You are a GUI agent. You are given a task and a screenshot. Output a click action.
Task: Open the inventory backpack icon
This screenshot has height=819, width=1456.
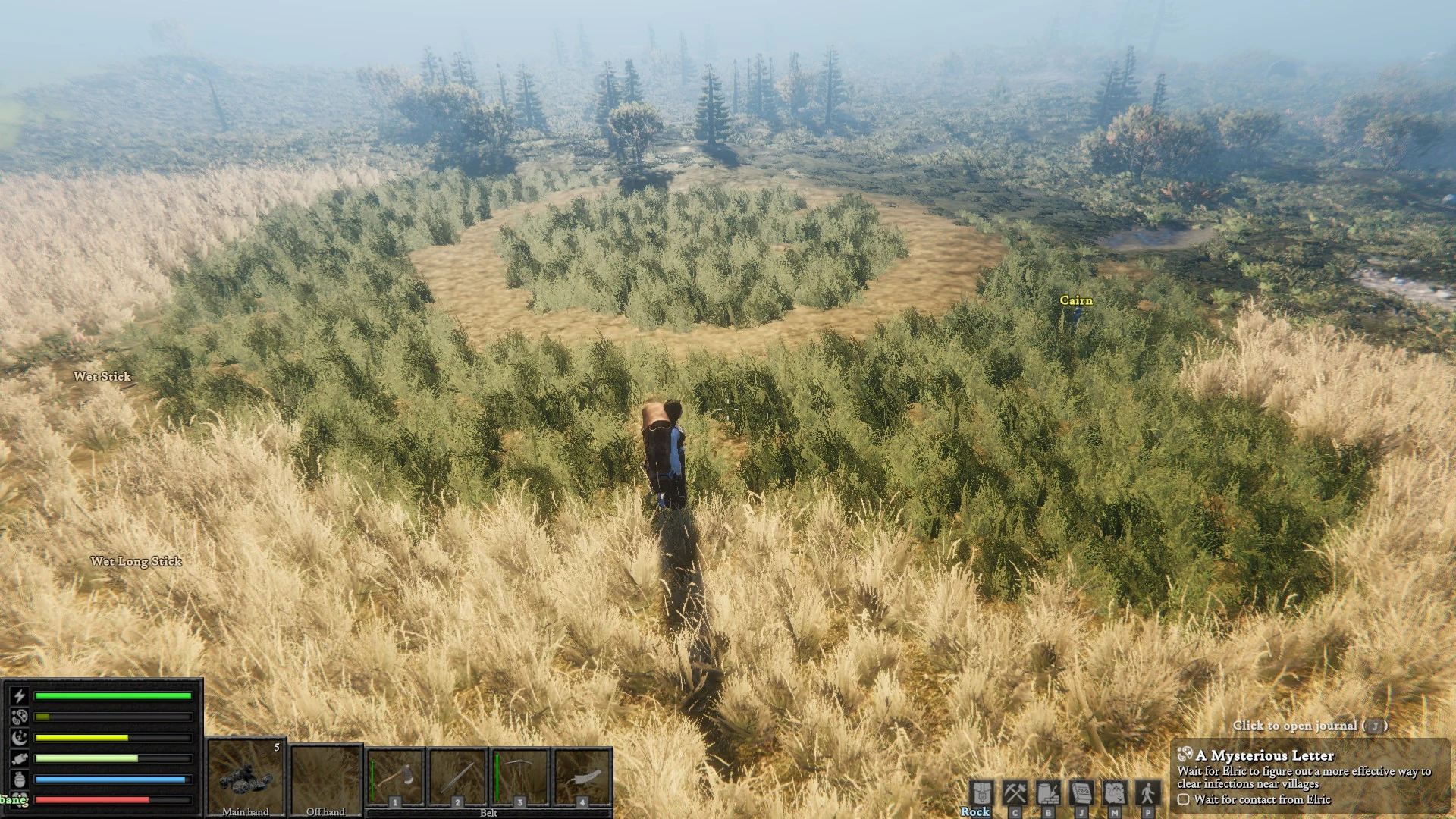pos(981,793)
